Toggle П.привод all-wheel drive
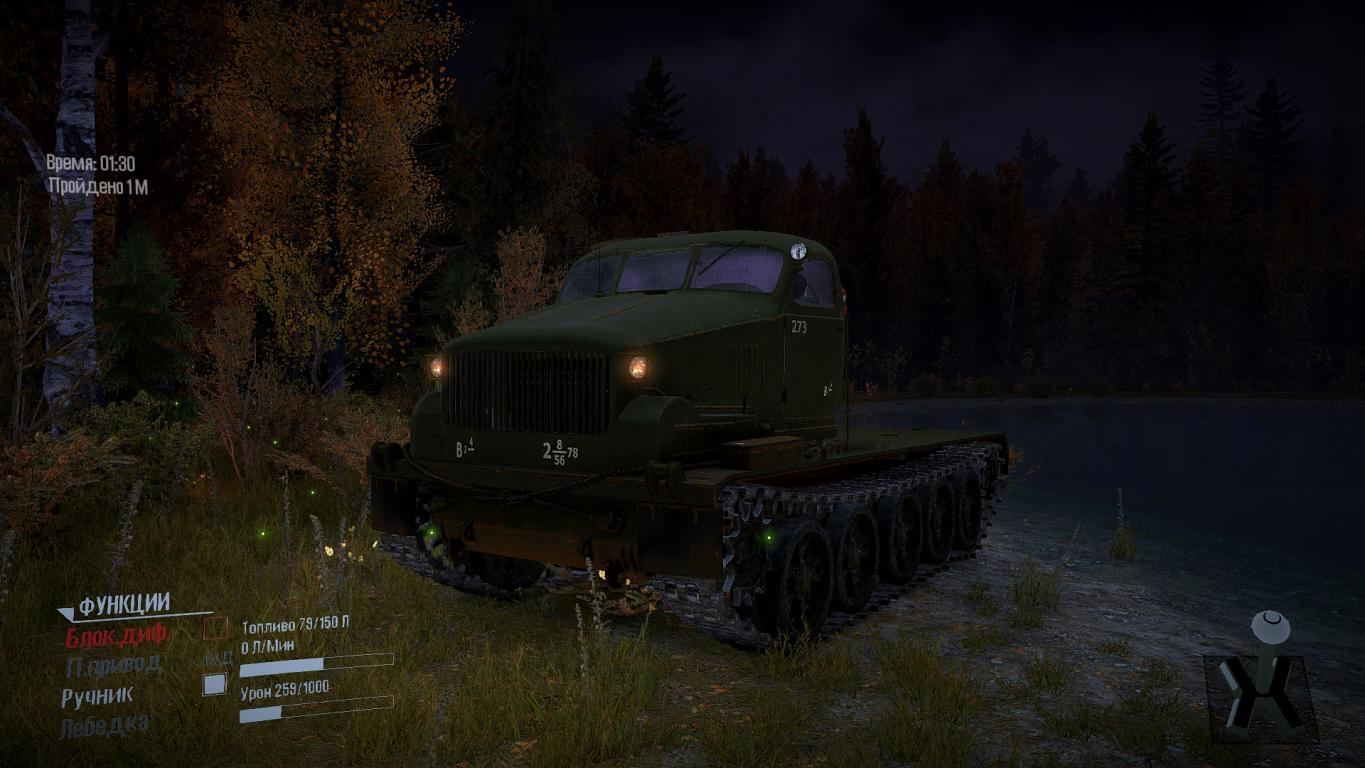This screenshot has height=768, width=1365. click(x=113, y=664)
